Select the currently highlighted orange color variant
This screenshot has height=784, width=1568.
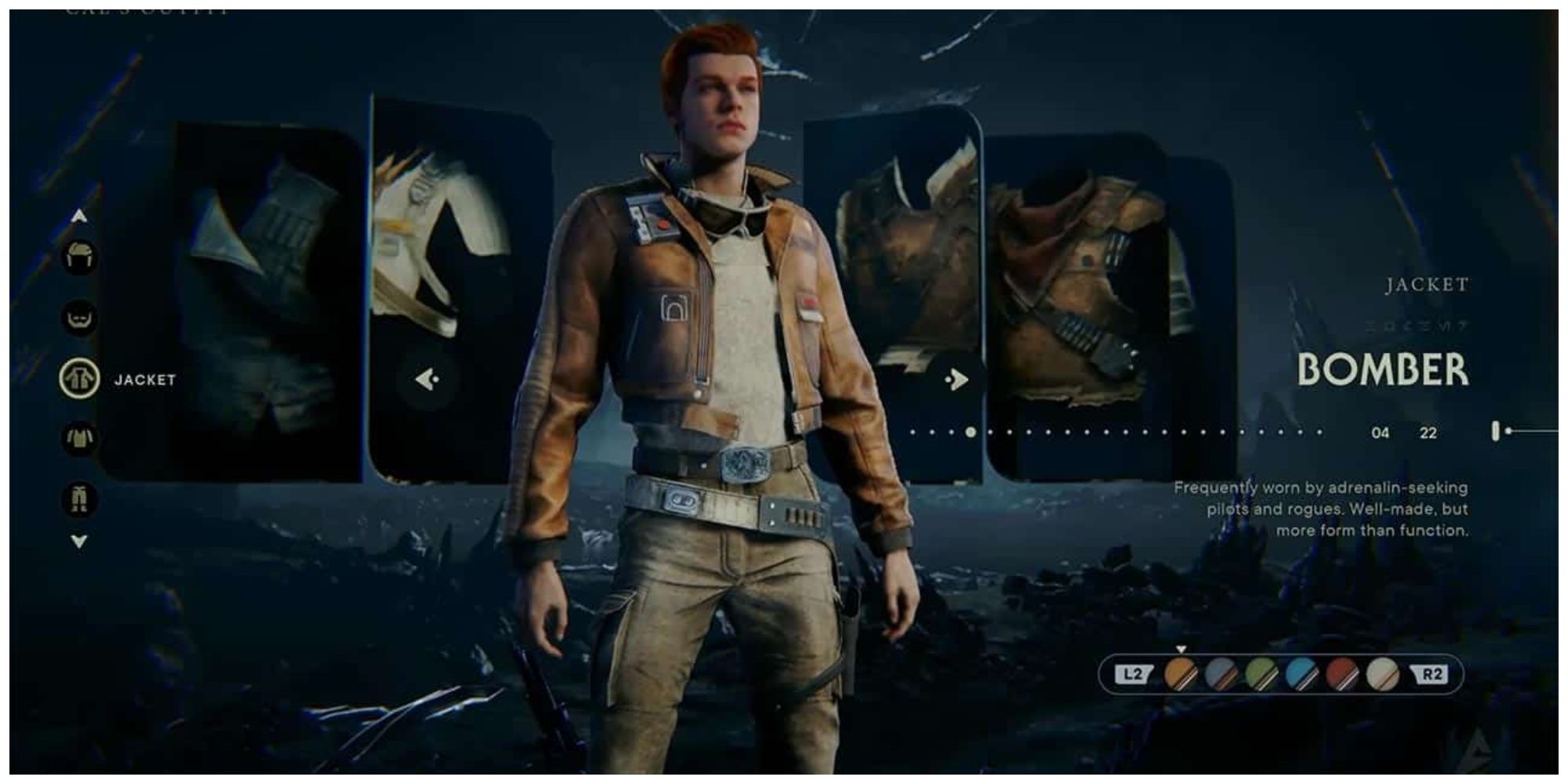pos(1181,673)
